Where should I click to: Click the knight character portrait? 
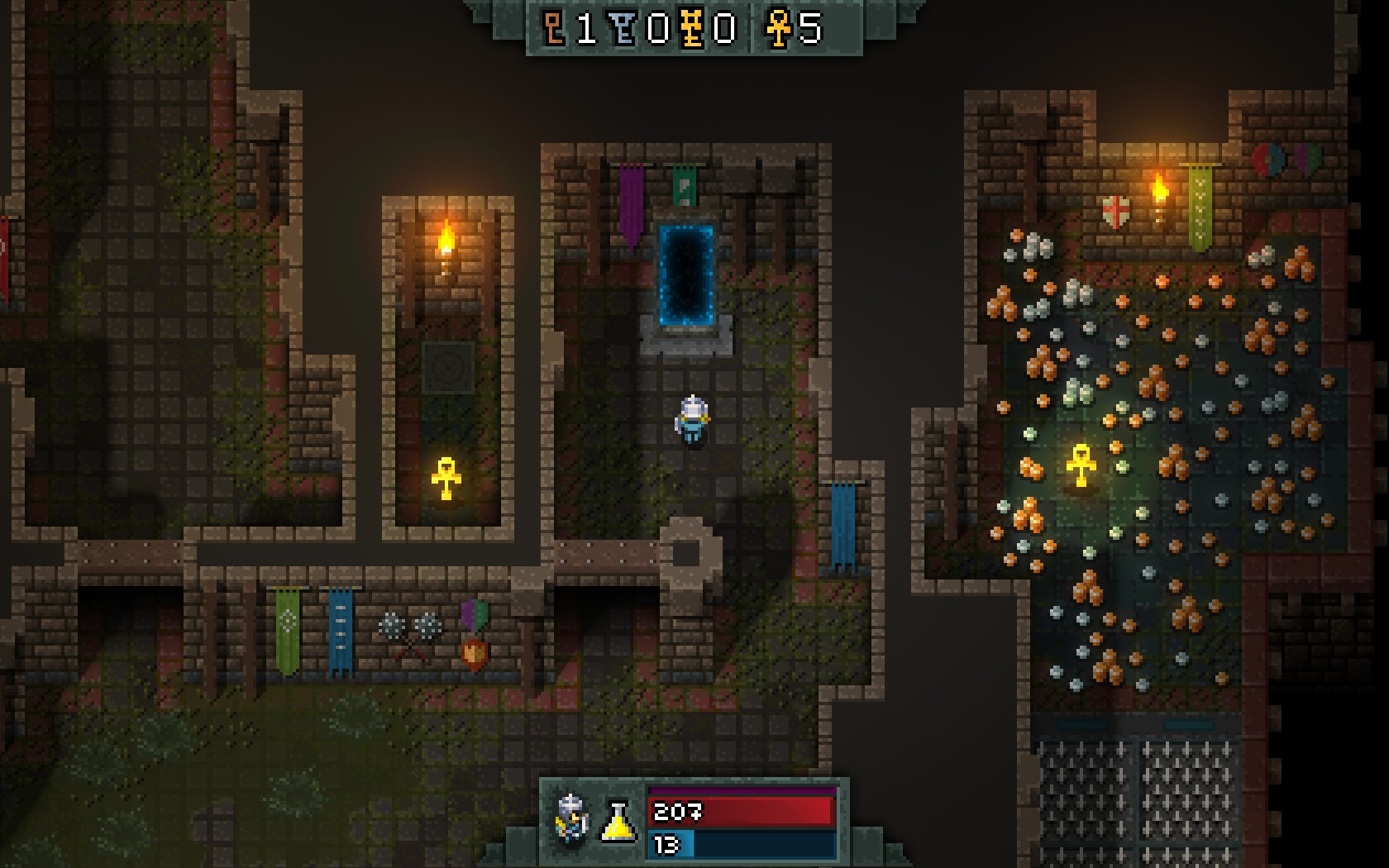(571, 819)
